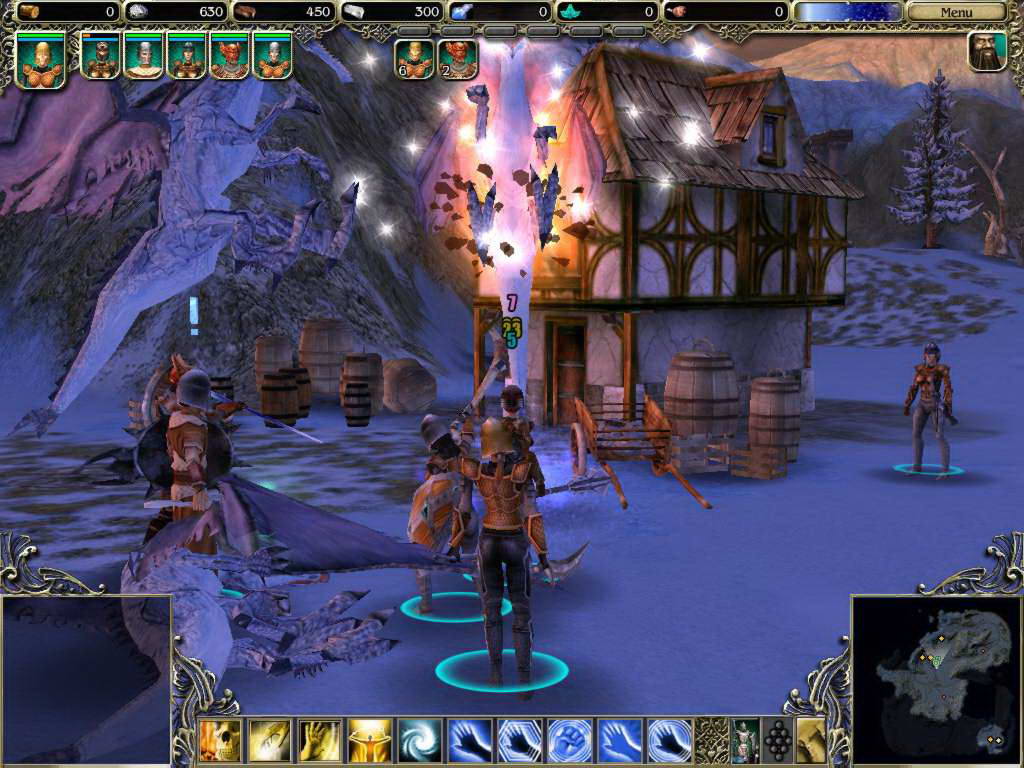Cast the blue hand in hexagon spell
This screenshot has height=768, width=1024.
pos(520,740)
